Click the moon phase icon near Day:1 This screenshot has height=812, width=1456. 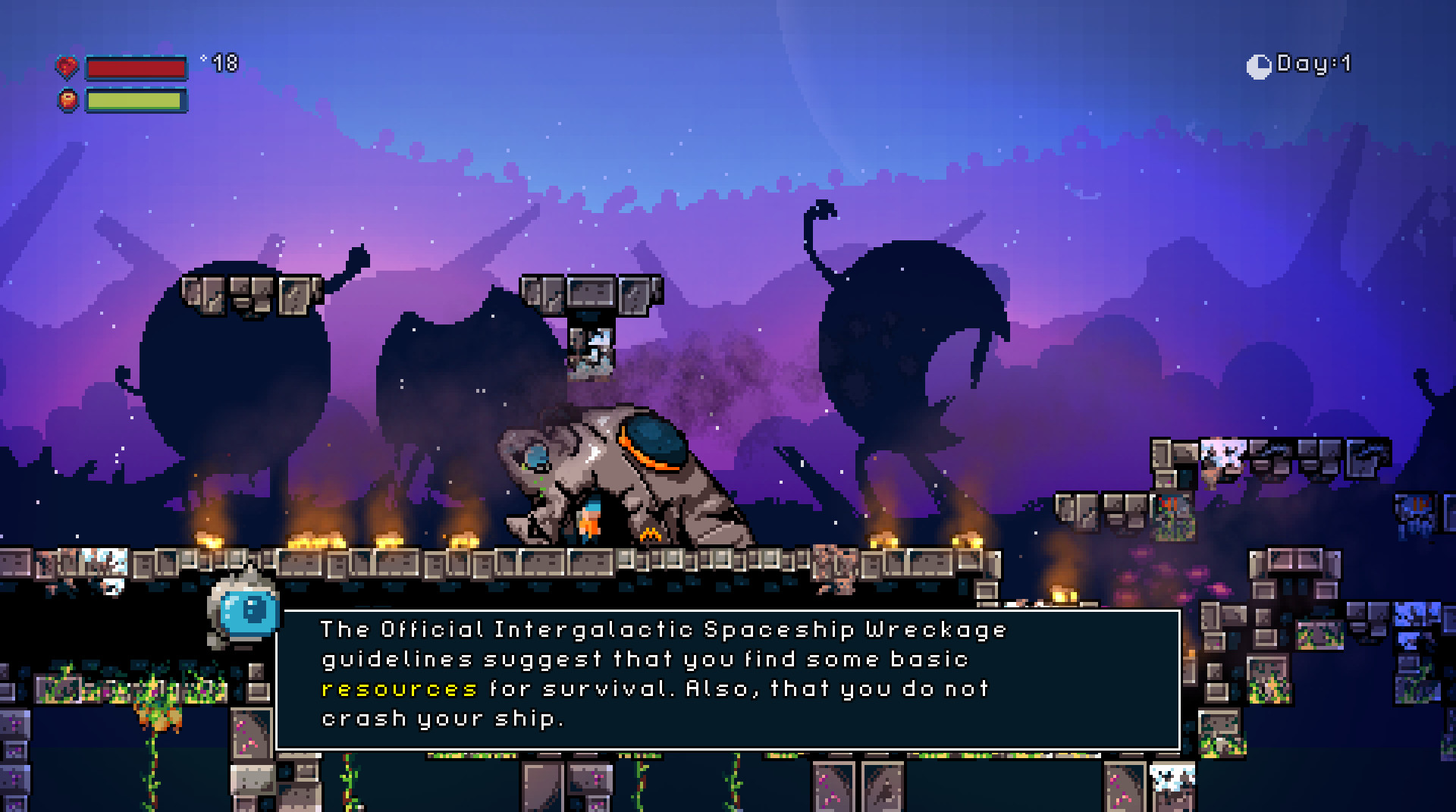[1257, 65]
